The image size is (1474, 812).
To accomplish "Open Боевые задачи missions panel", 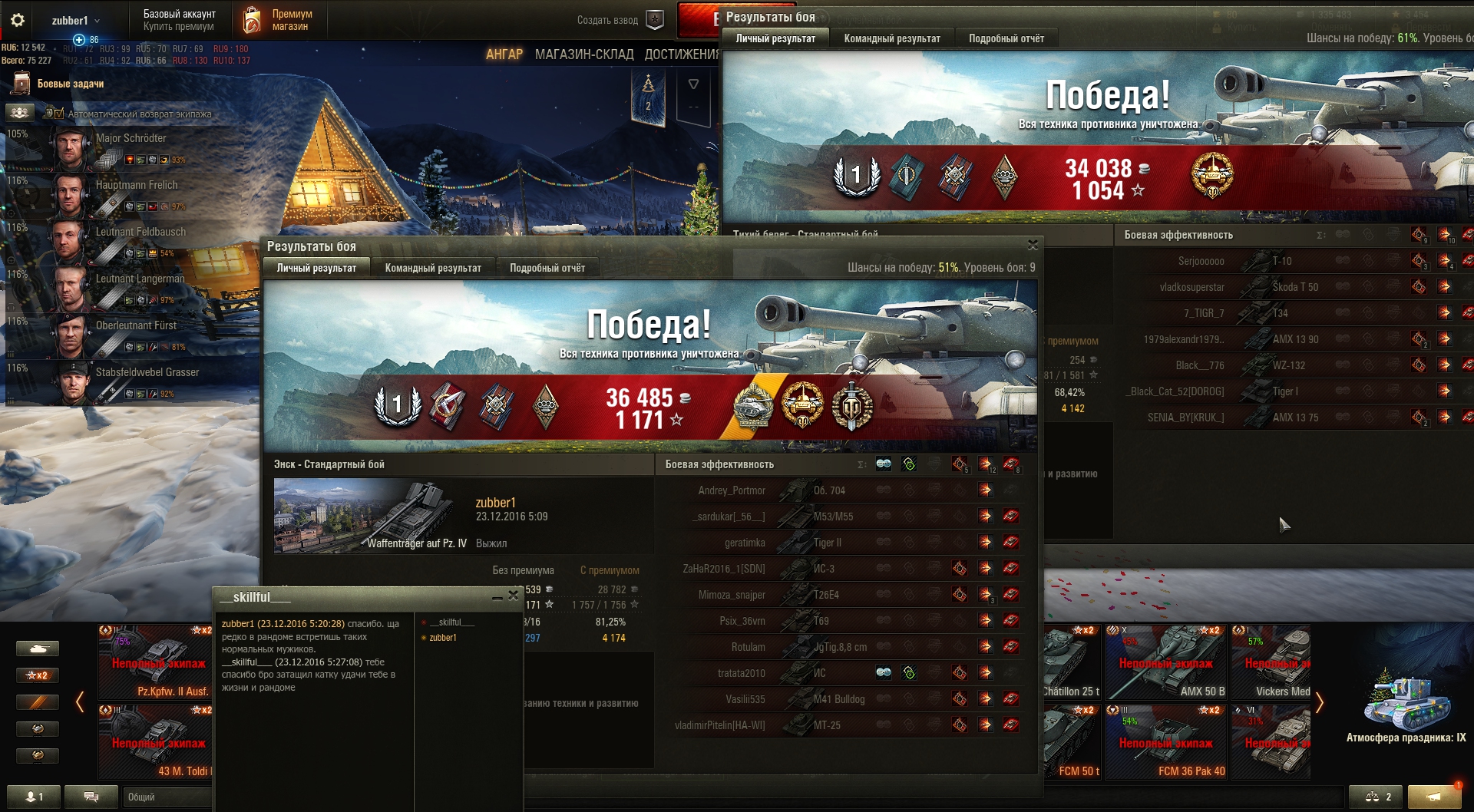I will (x=70, y=84).
